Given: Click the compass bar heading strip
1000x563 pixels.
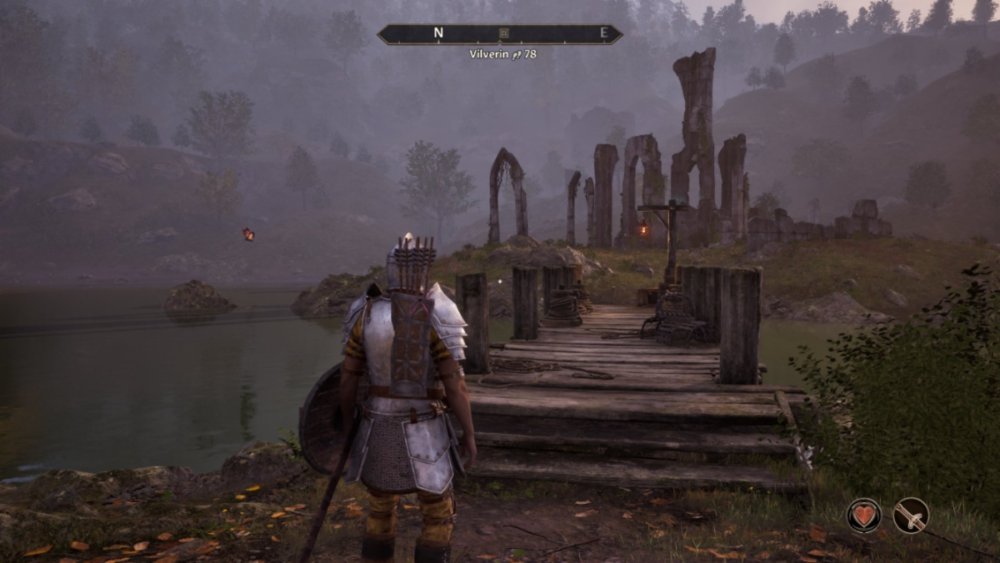Looking at the screenshot, I should click(560, 33).
